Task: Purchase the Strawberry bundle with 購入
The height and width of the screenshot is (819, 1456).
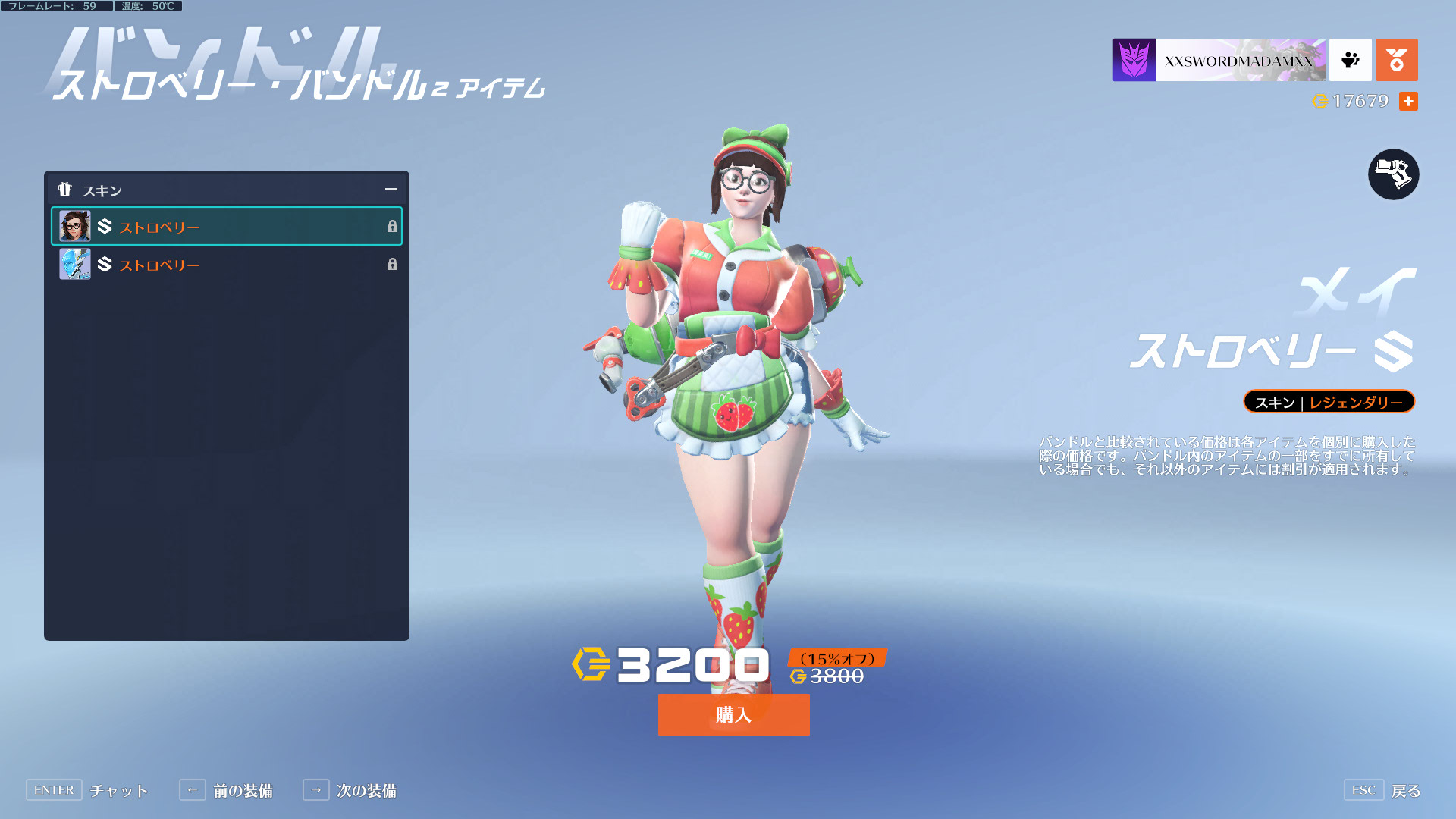Action: (x=733, y=714)
